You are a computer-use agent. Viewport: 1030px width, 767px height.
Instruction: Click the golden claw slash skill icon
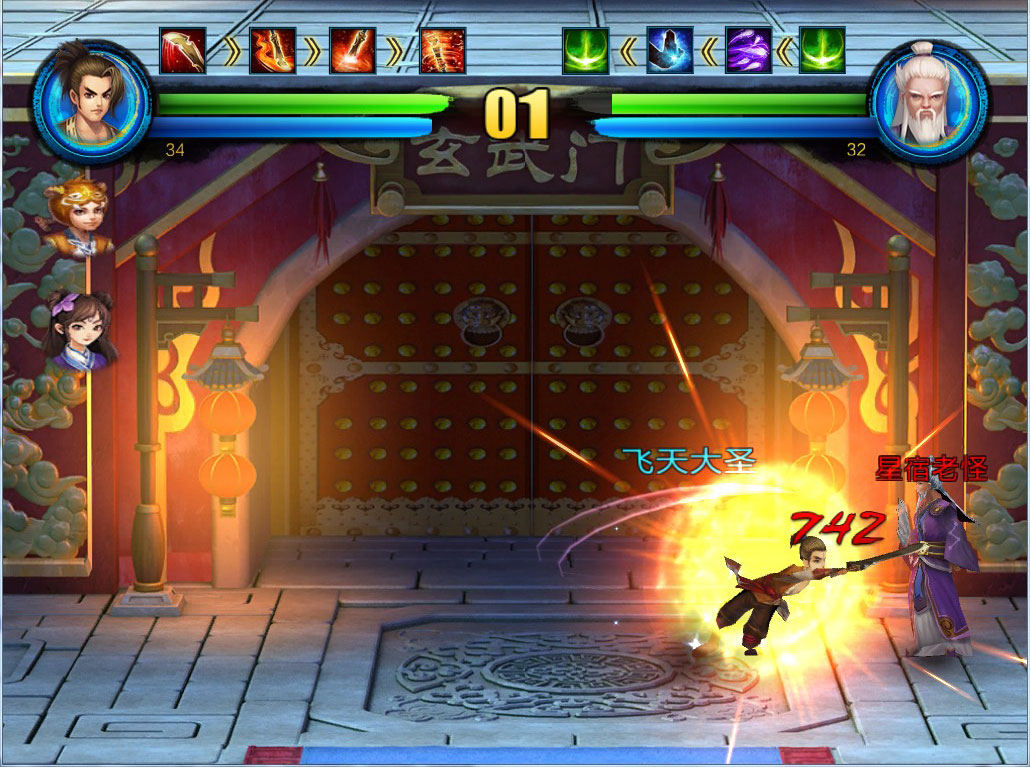[x=183, y=51]
